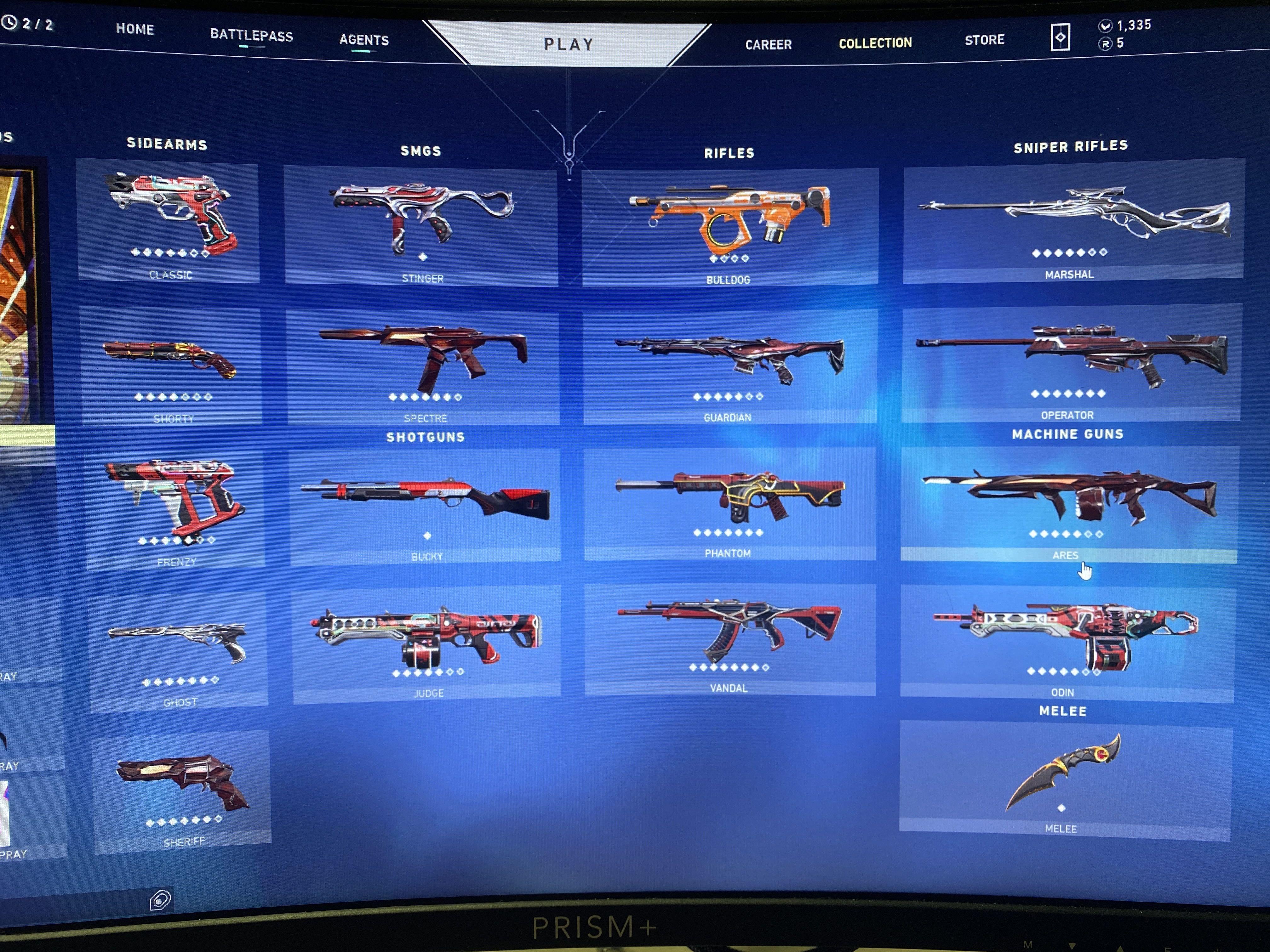The width and height of the screenshot is (1270, 952).
Task: Click the Valorant Points currency icon
Action: pos(1107,25)
